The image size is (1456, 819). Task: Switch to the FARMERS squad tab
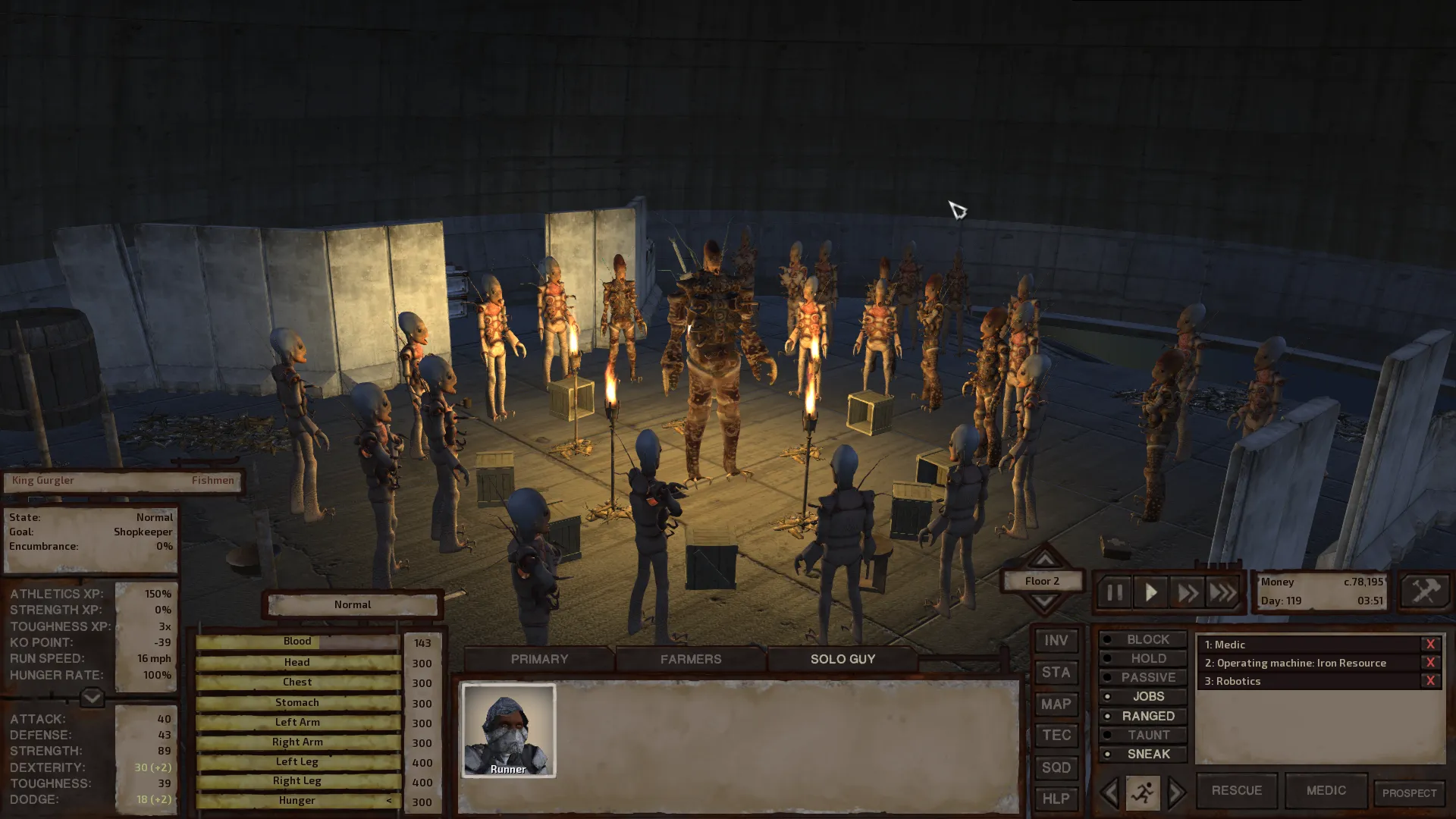[x=690, y=659]
